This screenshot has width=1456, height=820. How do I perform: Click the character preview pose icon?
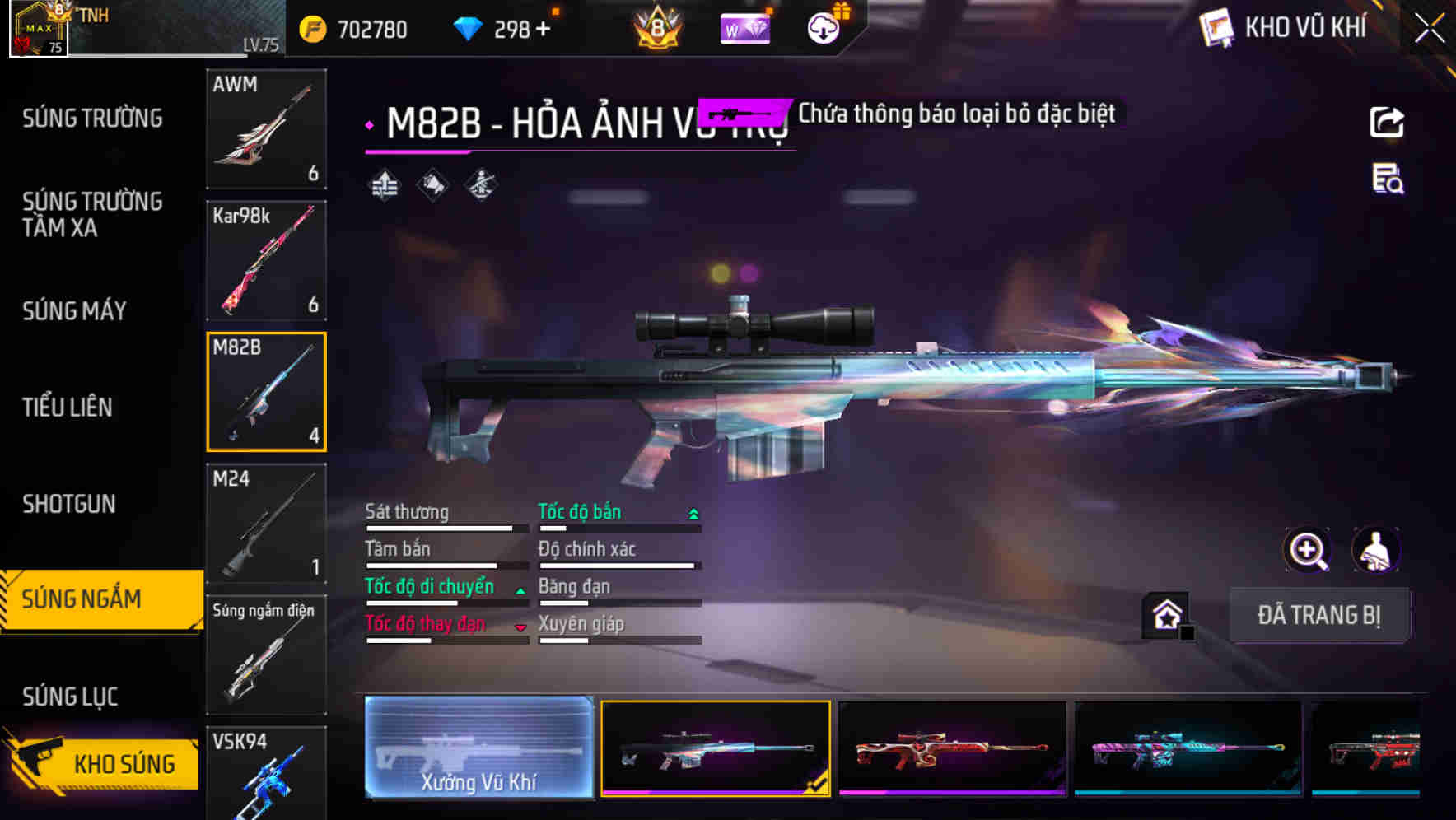pyautogui.click(x=1377, y=550)
